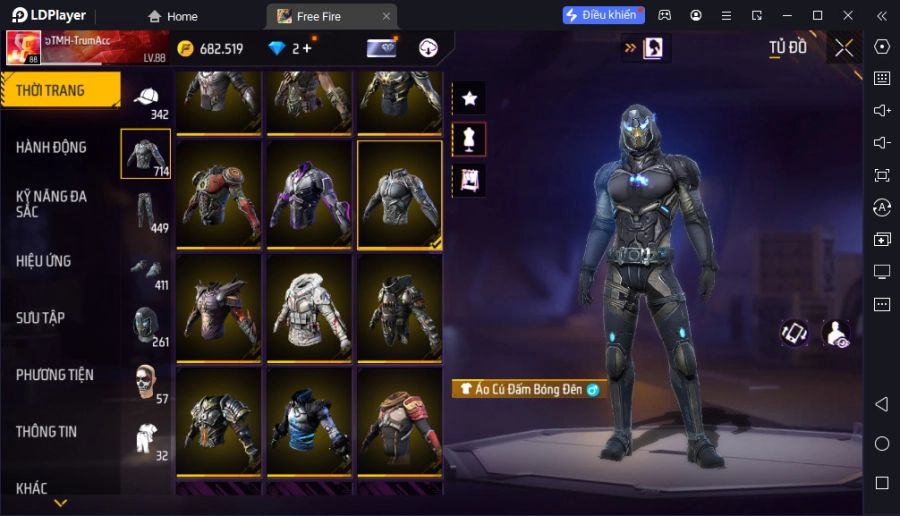Go to the Sưu Tập tab

(x=41, y=318)
